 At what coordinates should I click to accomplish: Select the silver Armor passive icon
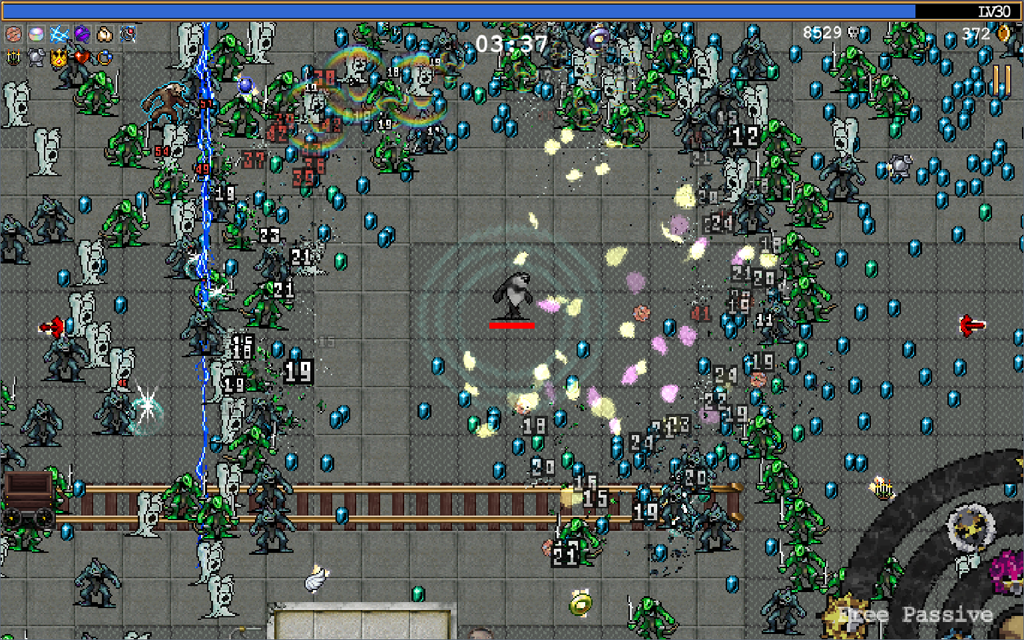click(x=36, y=57)
